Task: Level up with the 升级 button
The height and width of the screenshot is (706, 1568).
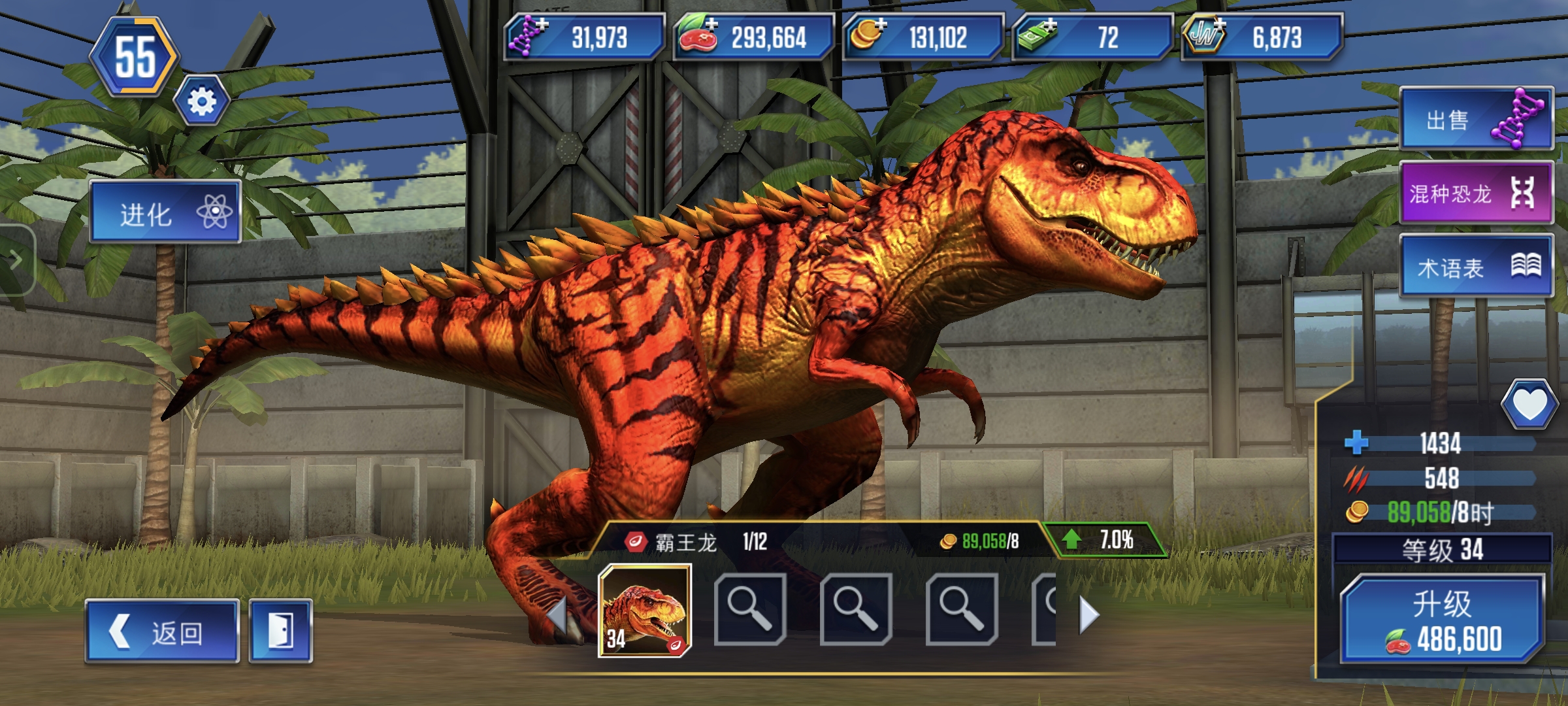Action: coord(1442,620)
